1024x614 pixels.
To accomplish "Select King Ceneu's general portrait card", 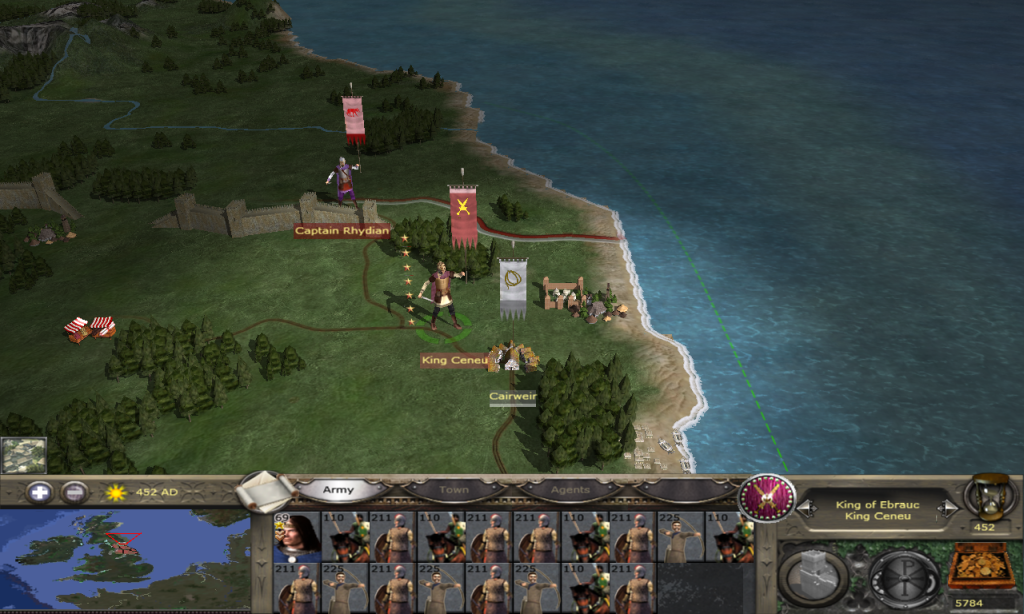I will (297, 537).
